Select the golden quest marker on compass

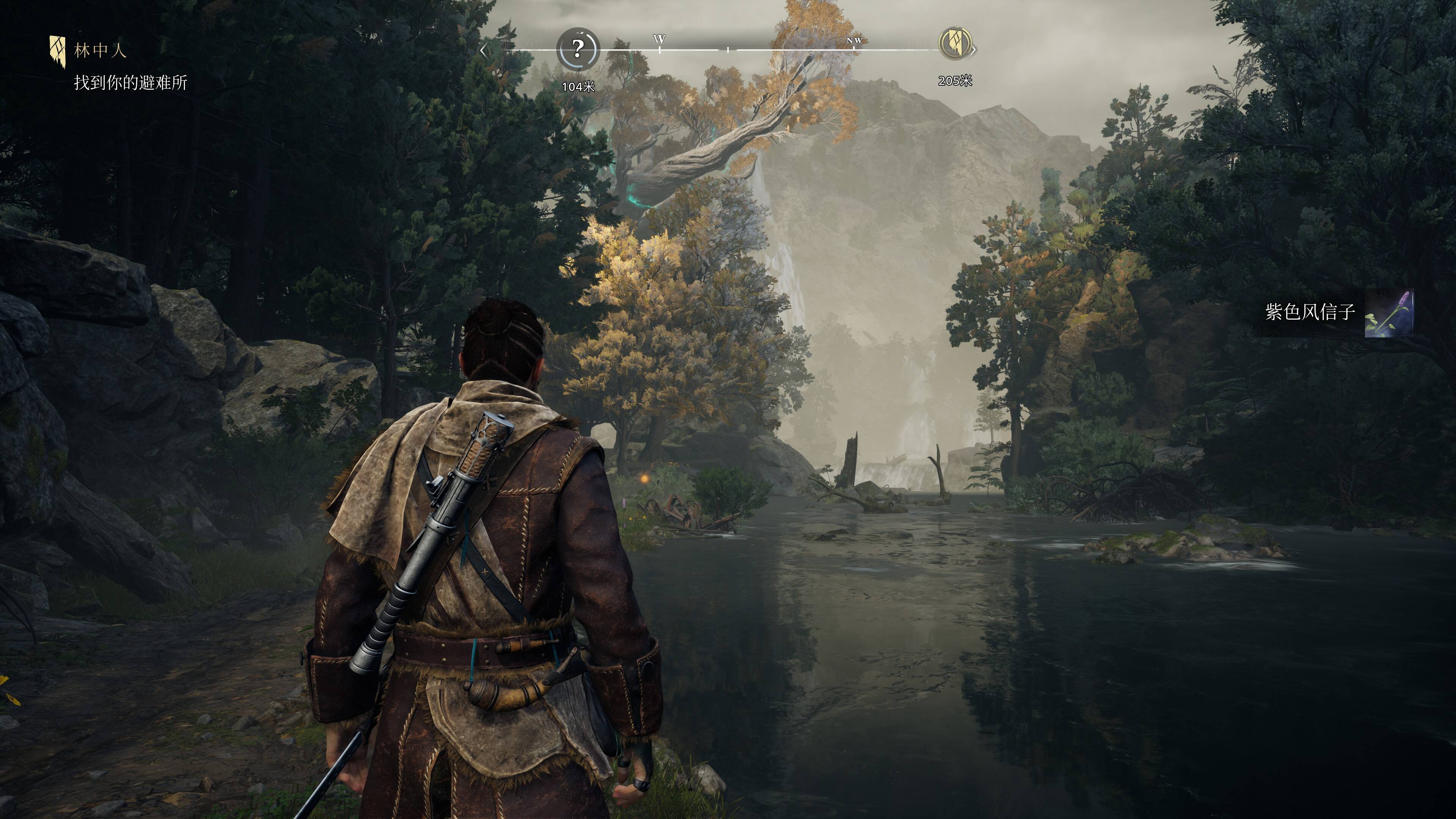click(955, 43)
